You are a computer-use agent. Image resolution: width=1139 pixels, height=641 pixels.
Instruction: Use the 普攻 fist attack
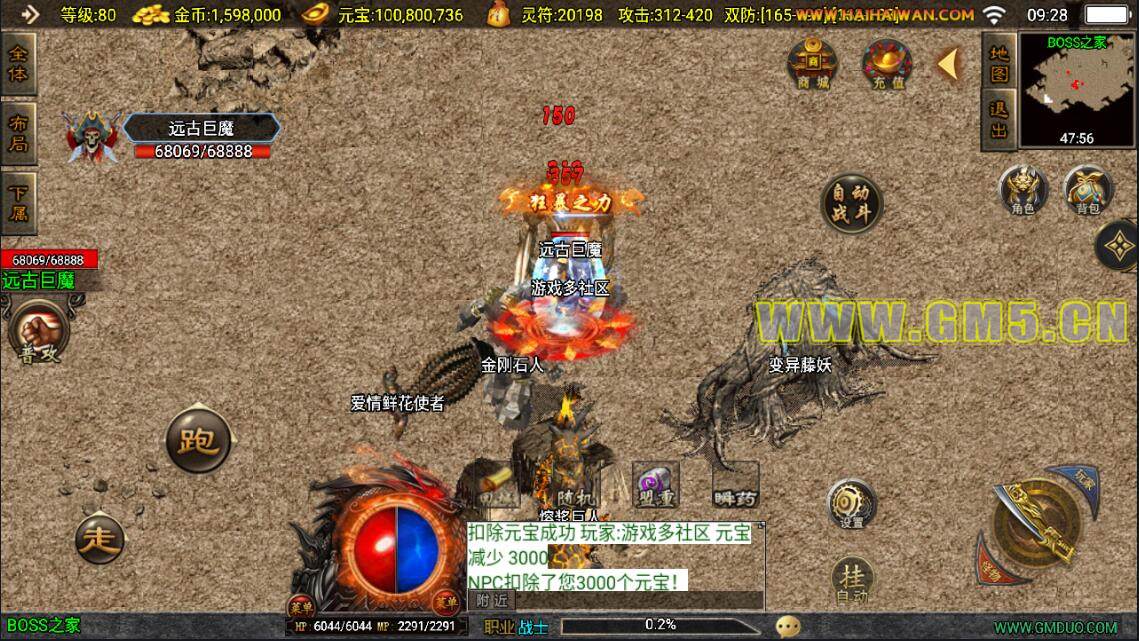pos(38,331)
